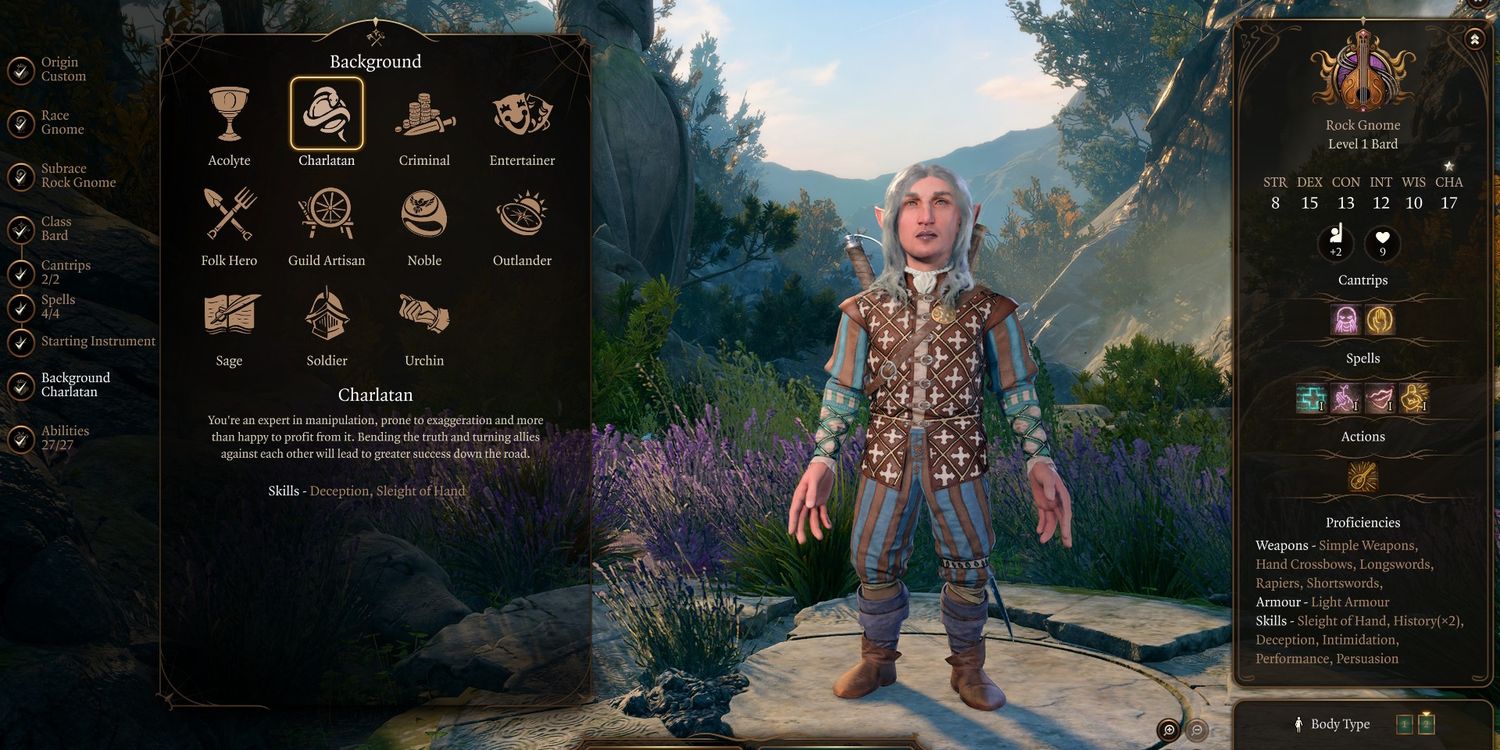Viewport: 1500px width, 750px height.
Task: Go to the Spells selection step
Action: point(57,307)
